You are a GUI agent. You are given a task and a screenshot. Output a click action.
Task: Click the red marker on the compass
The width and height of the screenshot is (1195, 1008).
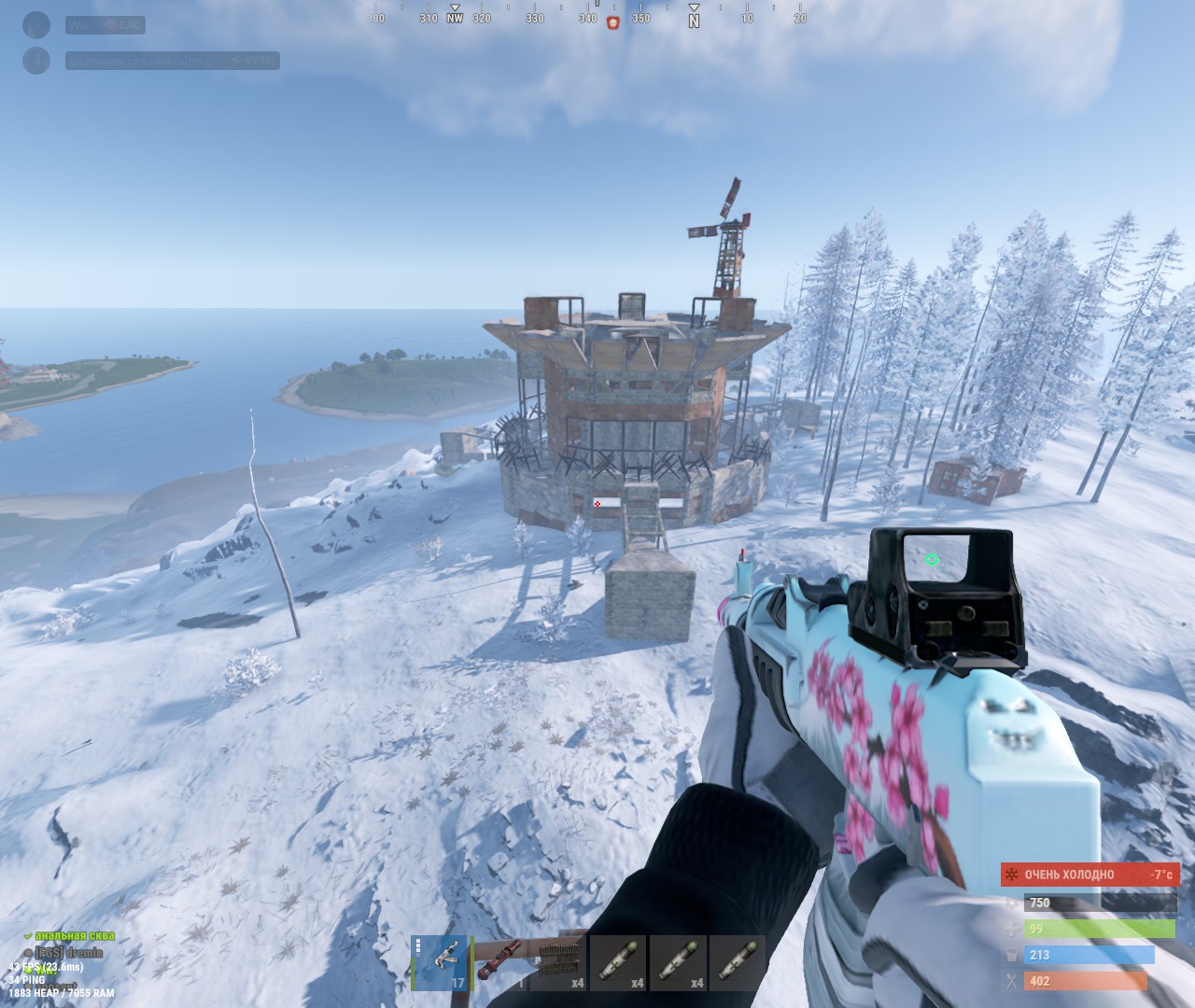click(x=613, y=22)
